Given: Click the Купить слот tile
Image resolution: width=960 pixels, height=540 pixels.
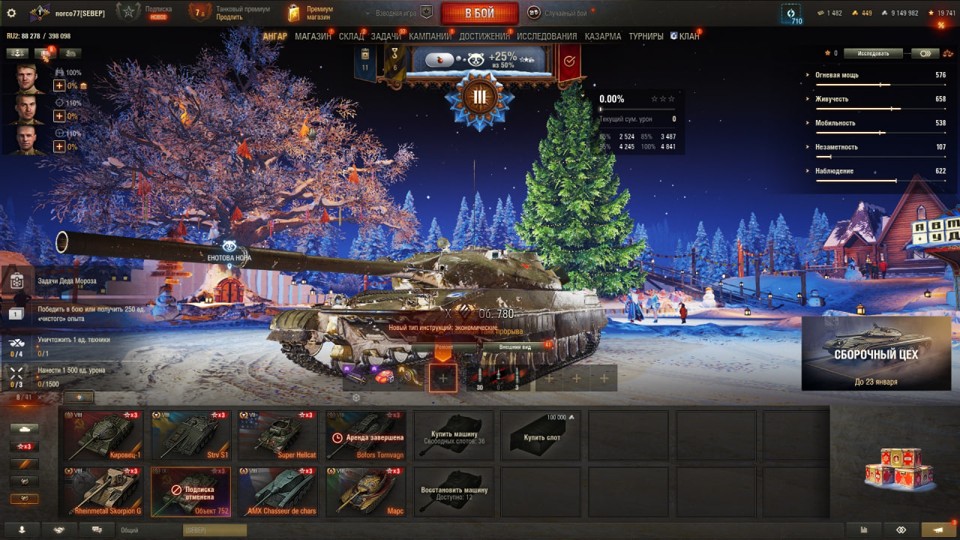Looking at the screenshot, I should click(540, 433).
